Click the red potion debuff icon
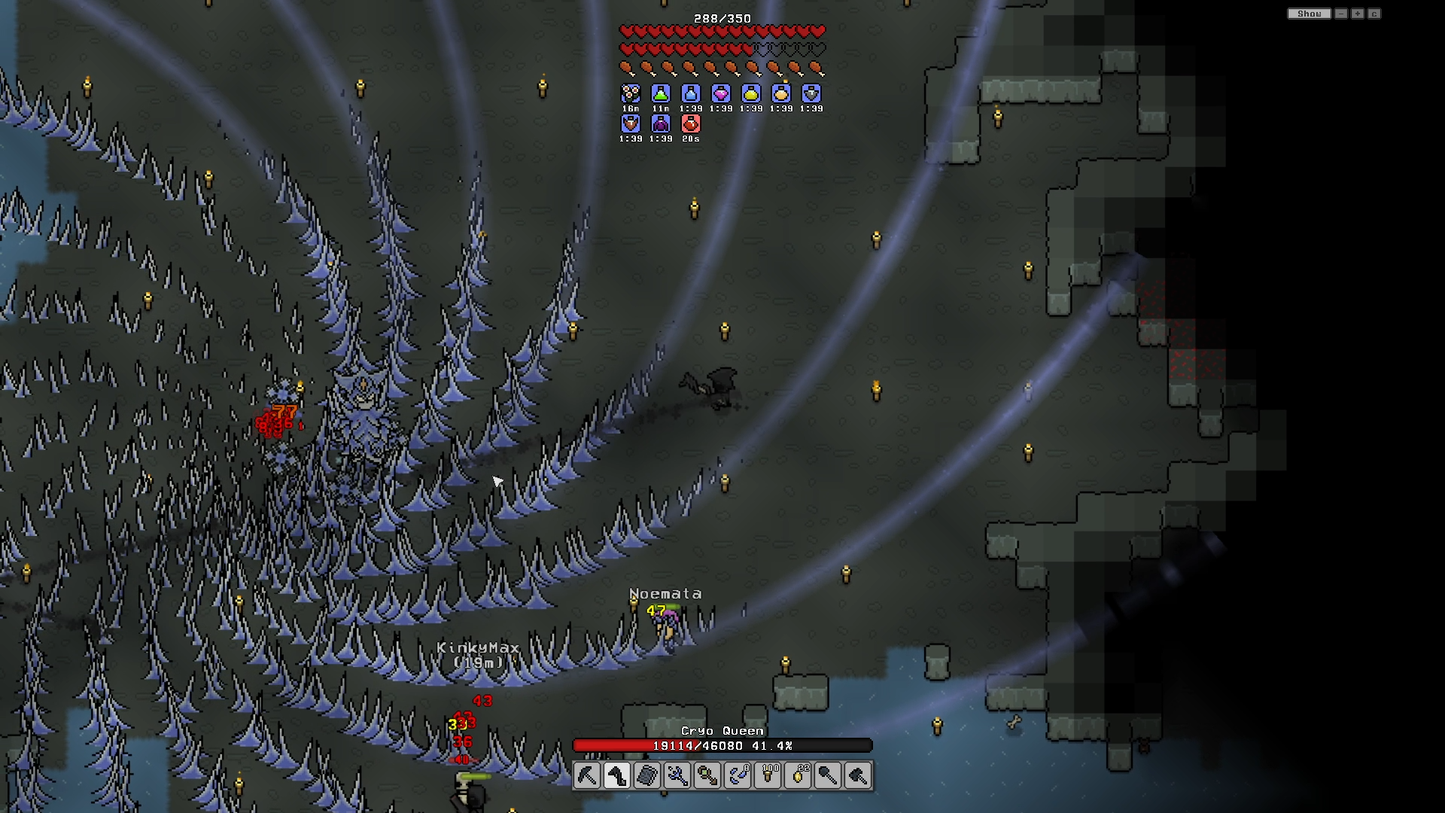 tap(690, 124)
